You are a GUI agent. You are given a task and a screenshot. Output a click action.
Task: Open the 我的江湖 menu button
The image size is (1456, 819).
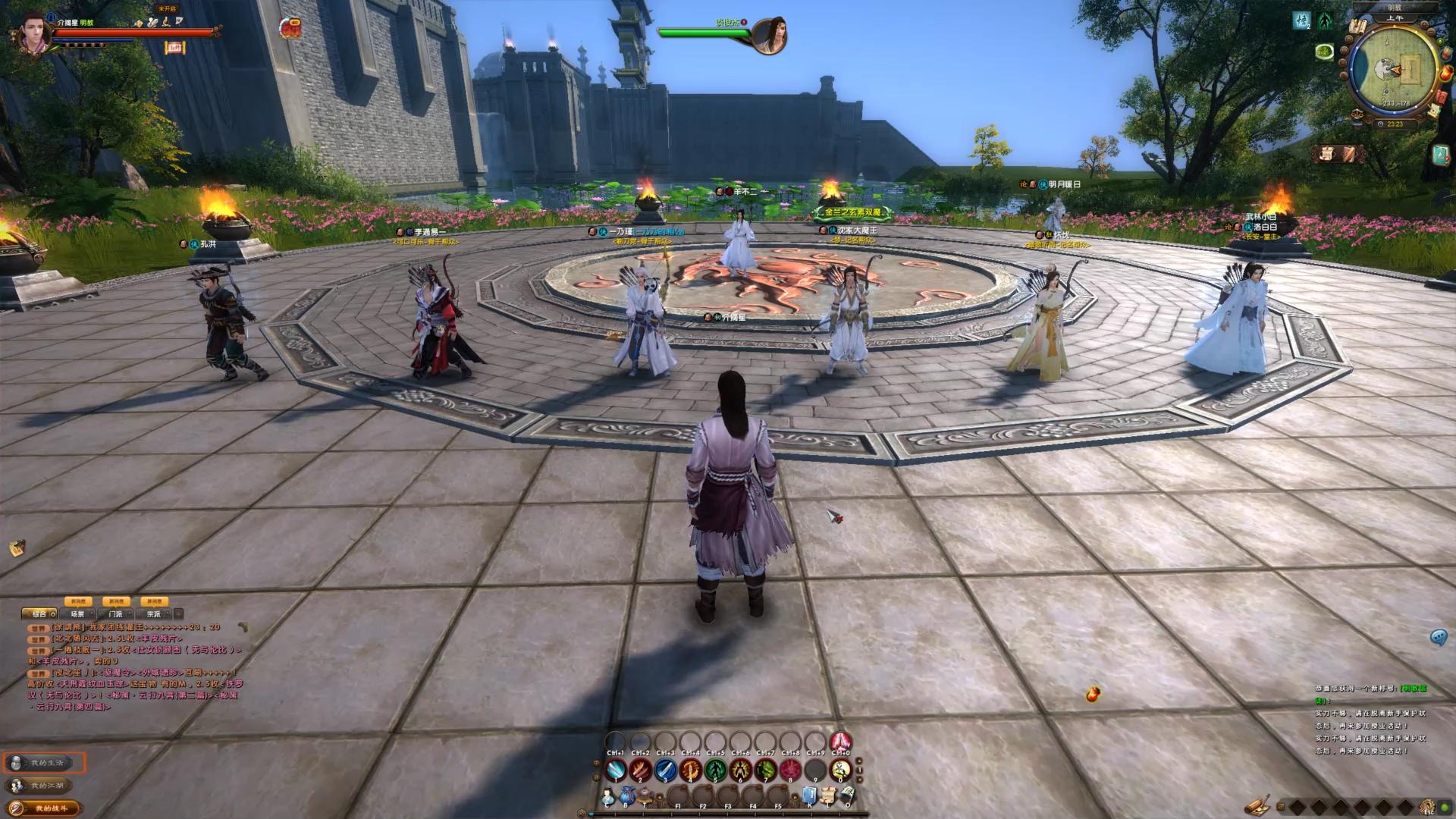tap(45, 786)
